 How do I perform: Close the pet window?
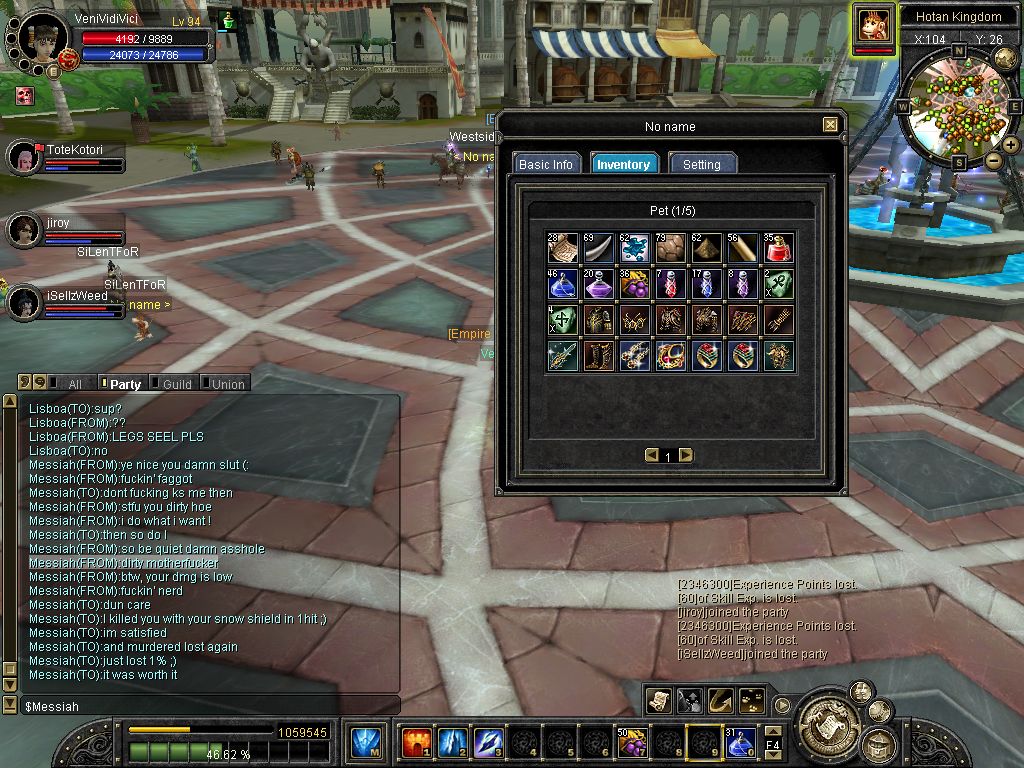pyautogui.click(x=830, y=125)
